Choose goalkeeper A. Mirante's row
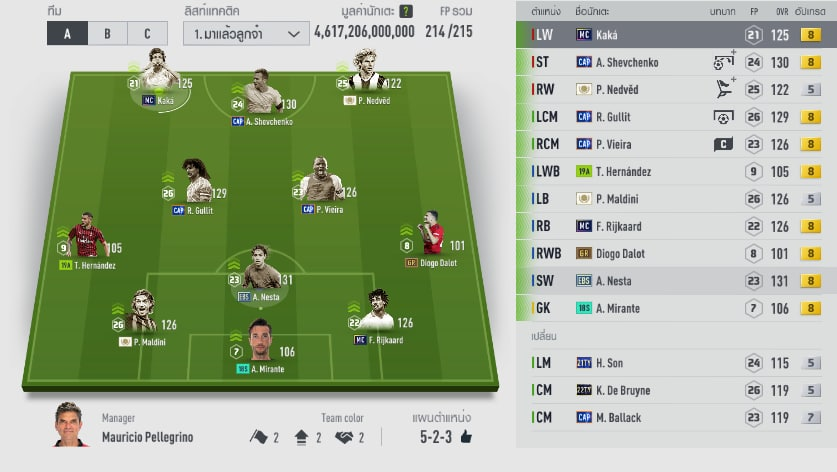837x472 pixels. 676,308
